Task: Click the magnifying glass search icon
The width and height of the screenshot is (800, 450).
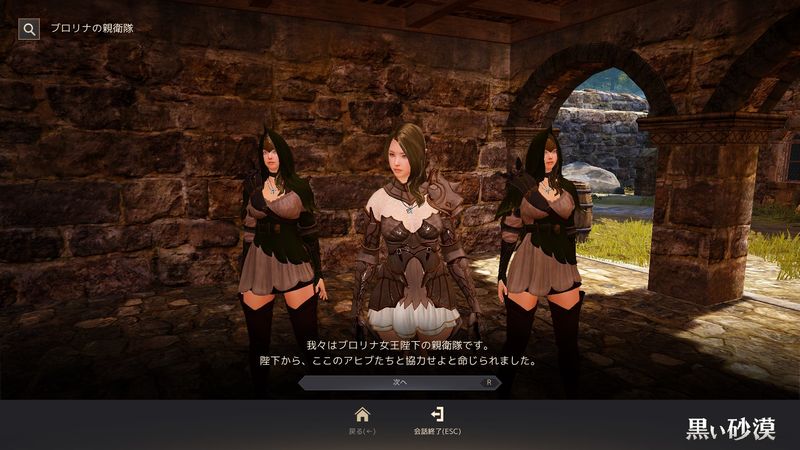Action: pos(28,29)
